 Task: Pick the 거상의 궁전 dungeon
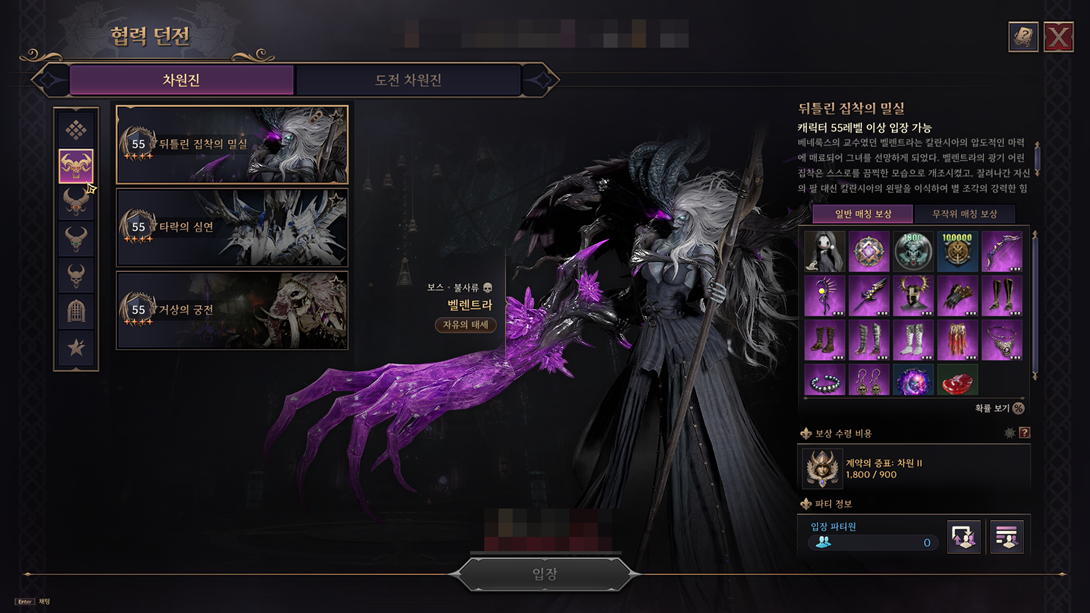232,311
